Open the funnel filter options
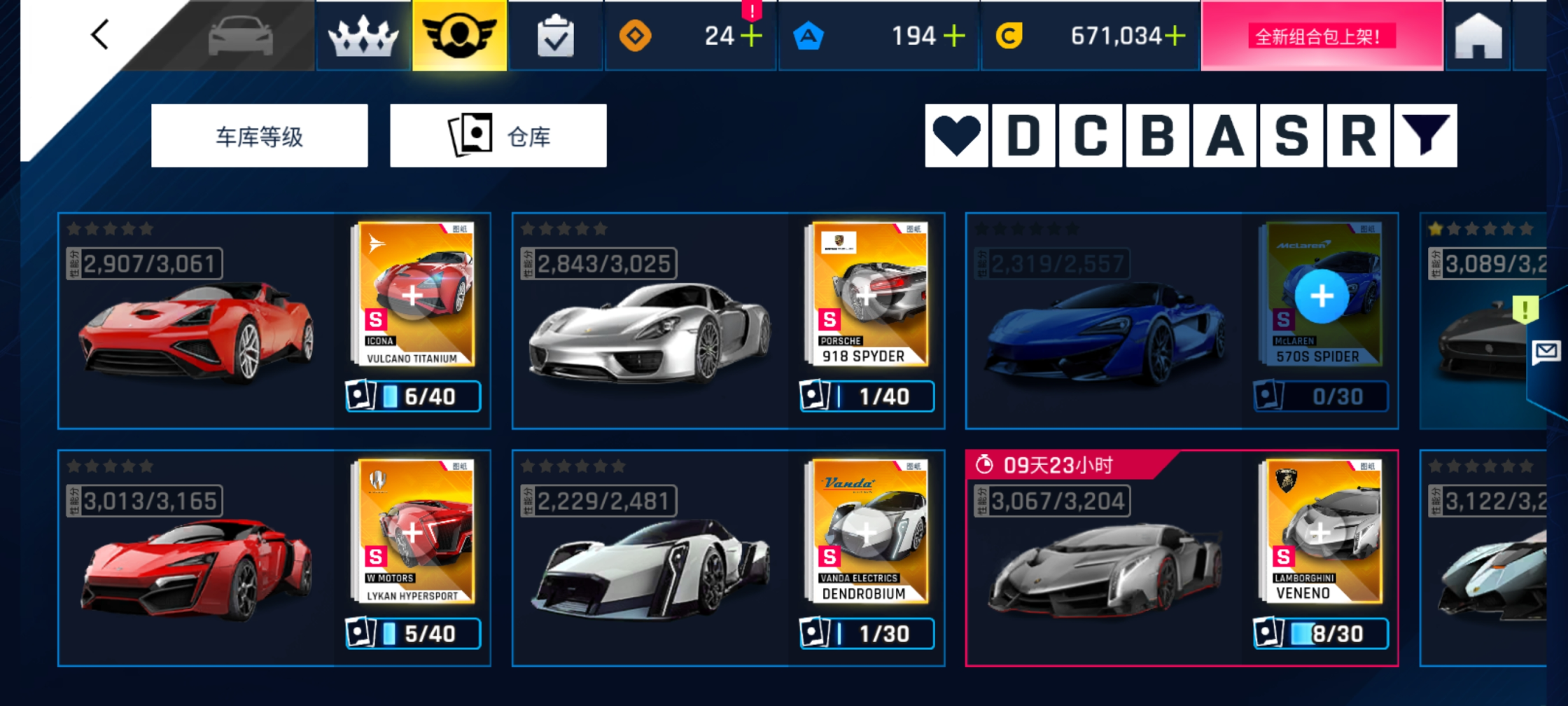1568x706 pixels. (1424, 136)
